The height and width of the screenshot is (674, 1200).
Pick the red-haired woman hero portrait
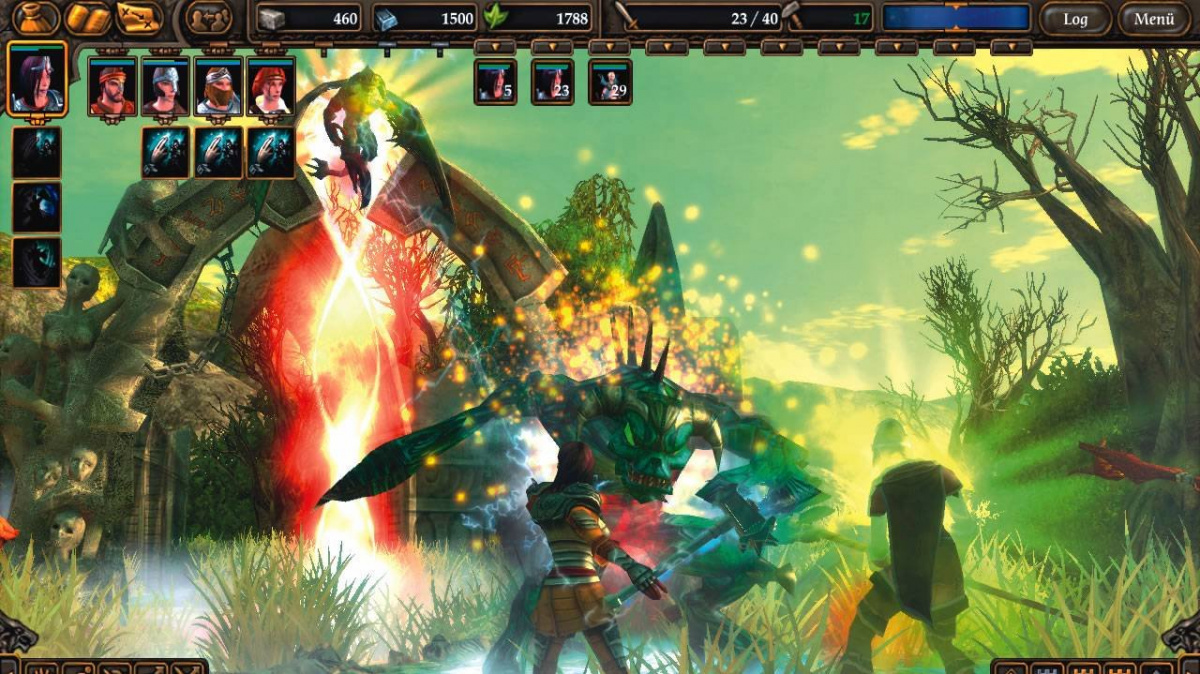(x=271, y=86)
